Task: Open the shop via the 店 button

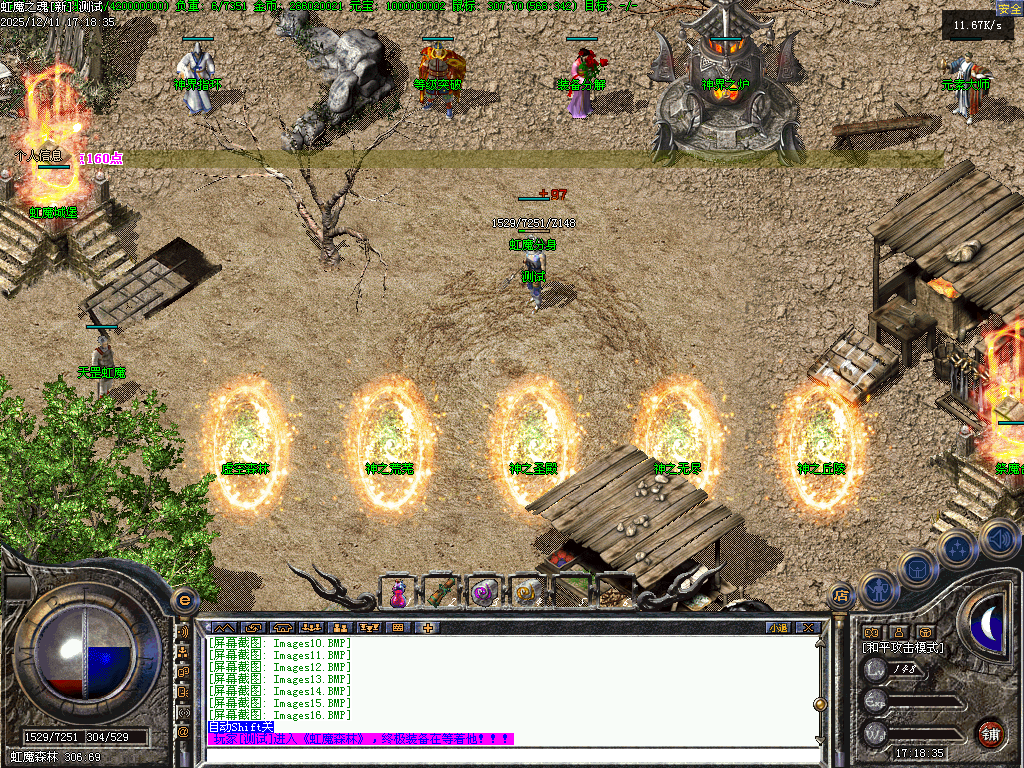Action: [x=841, y=596]
